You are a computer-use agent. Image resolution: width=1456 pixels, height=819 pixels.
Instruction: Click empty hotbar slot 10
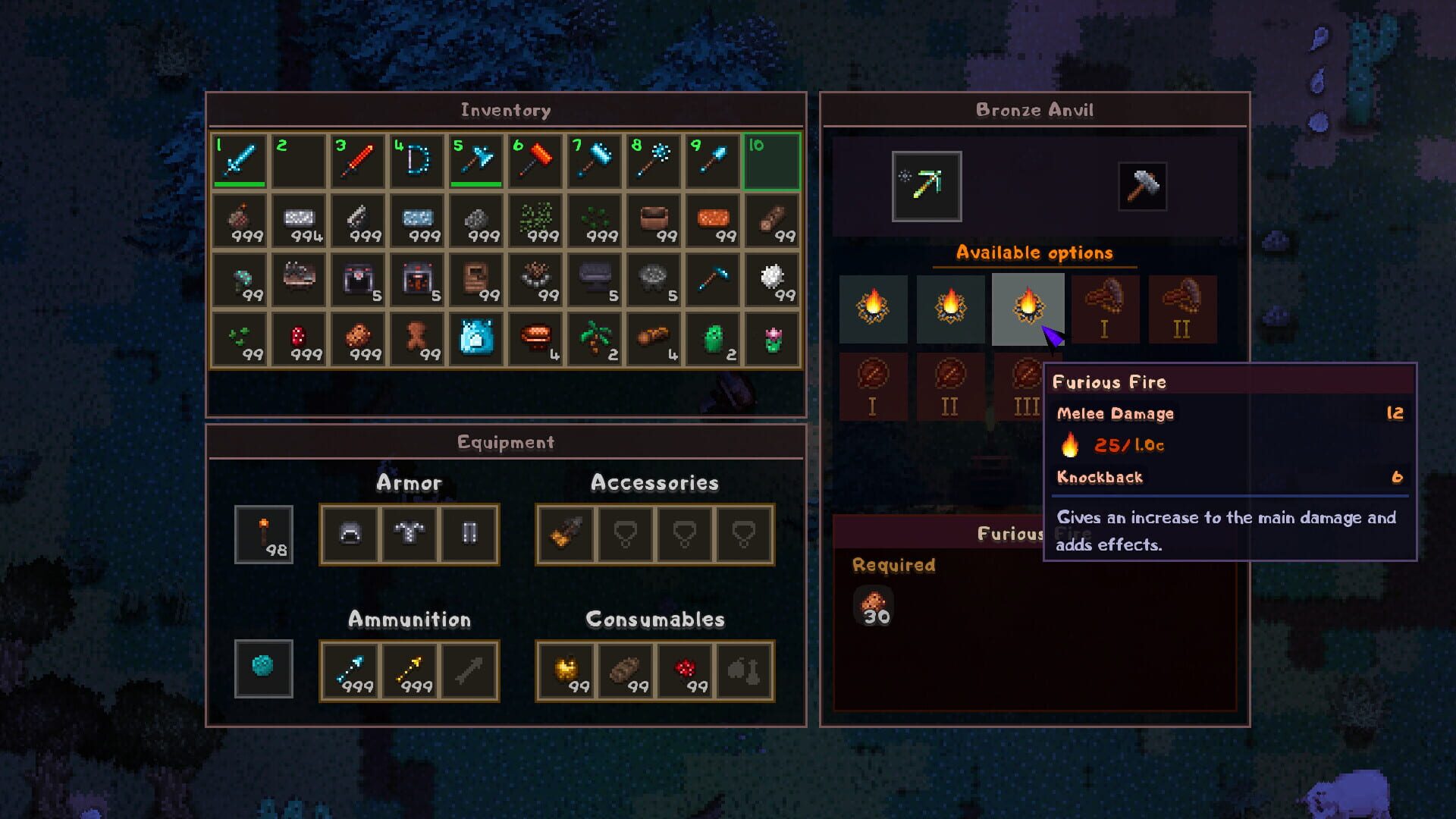click(x=772, y=161)
